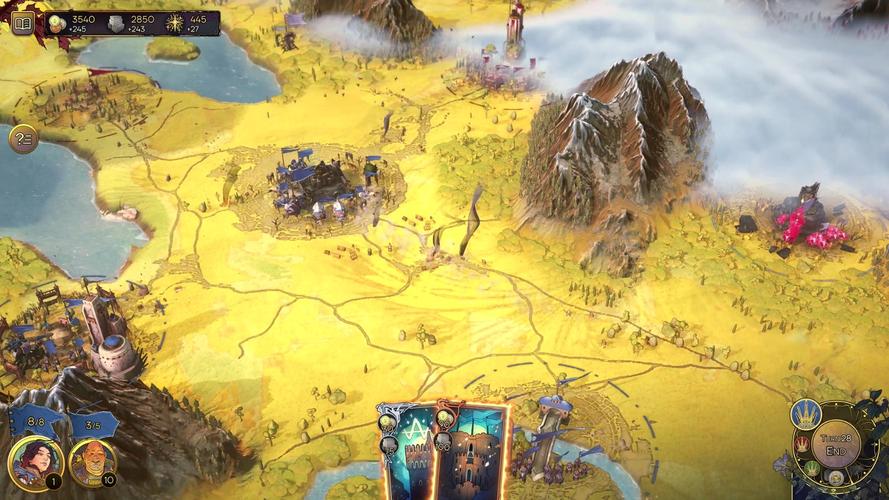Select the purple-haired hero portrait

click(x=36, y=463)
